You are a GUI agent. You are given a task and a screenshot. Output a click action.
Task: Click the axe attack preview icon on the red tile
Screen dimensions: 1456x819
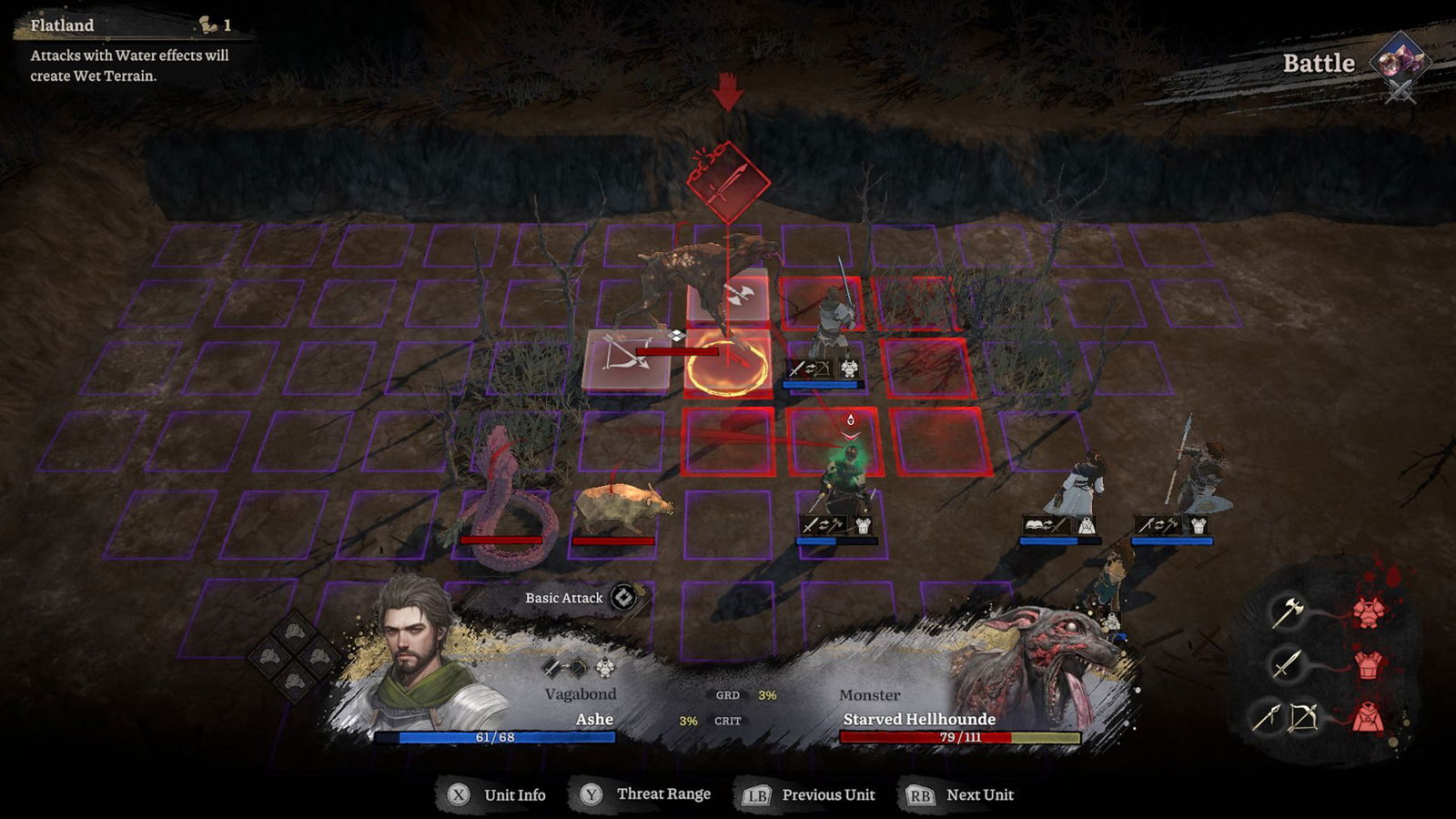tap(738, 295)
